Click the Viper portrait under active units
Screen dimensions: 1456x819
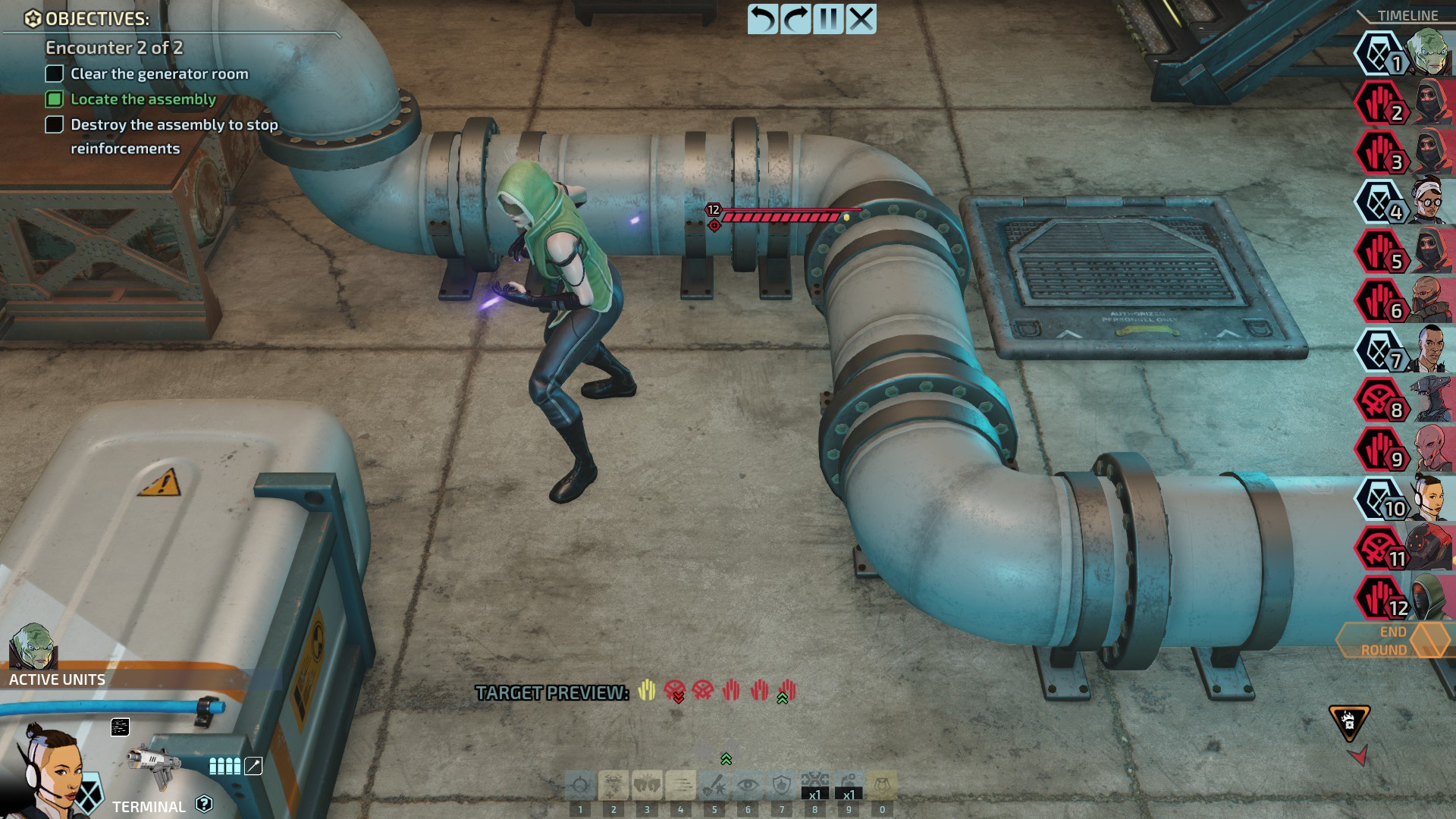(x=33, y=647)
